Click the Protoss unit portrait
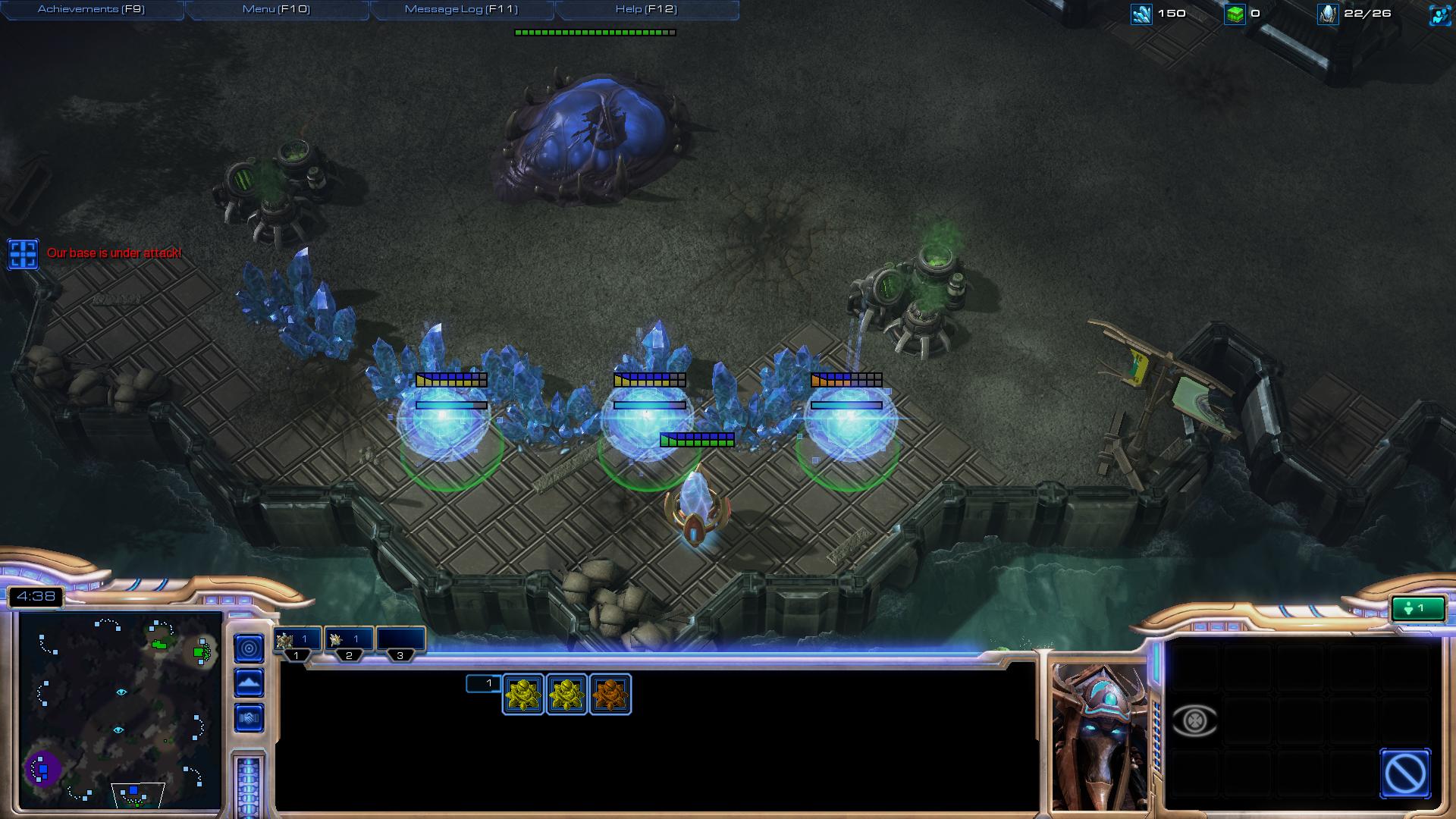The height and width of the screenshot is (819, 1456). coord(1099,736)
